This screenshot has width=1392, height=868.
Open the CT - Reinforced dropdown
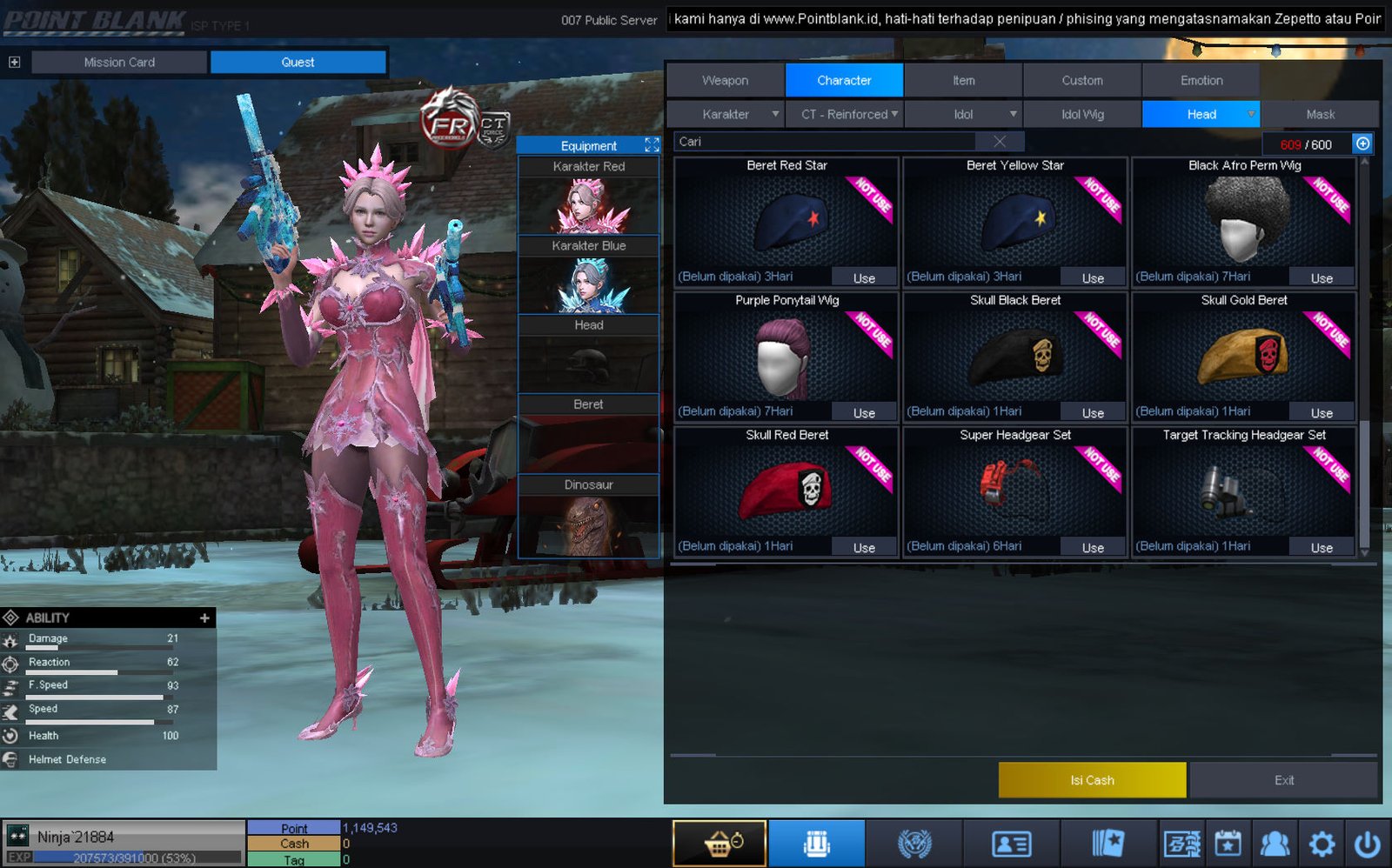click(x=845, y=114)
